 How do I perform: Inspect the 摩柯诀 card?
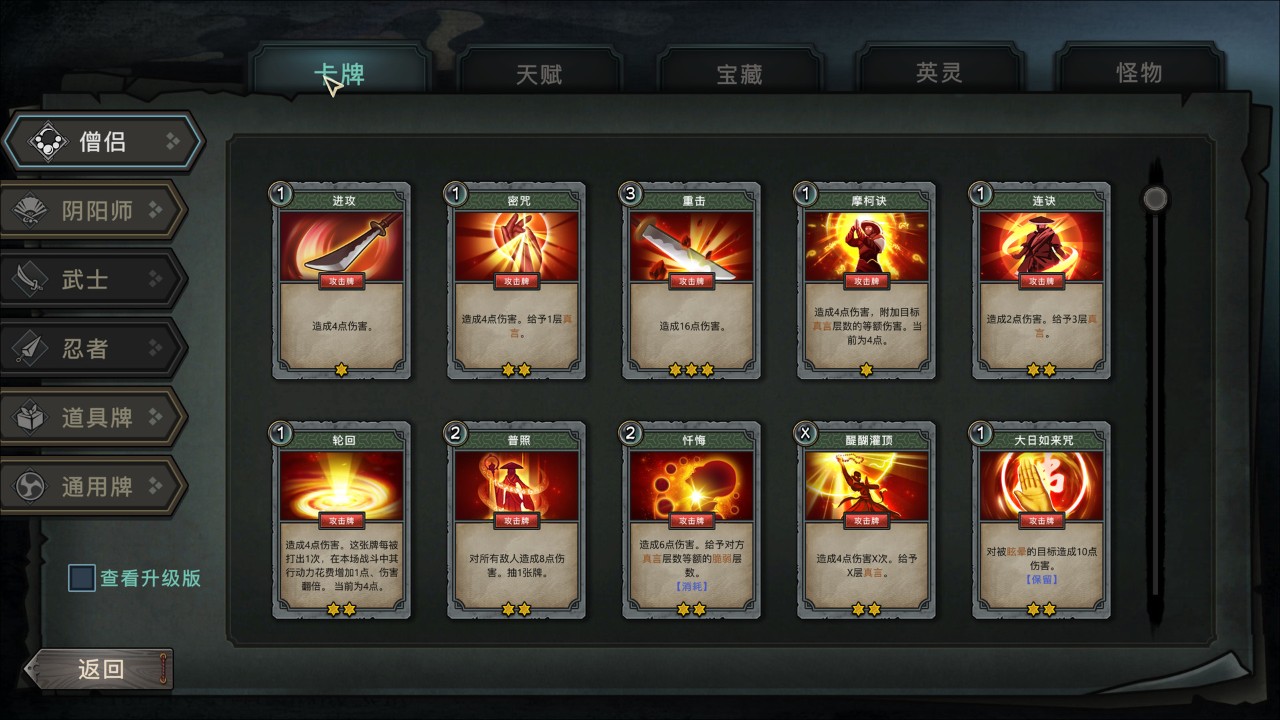pos(866,281)
